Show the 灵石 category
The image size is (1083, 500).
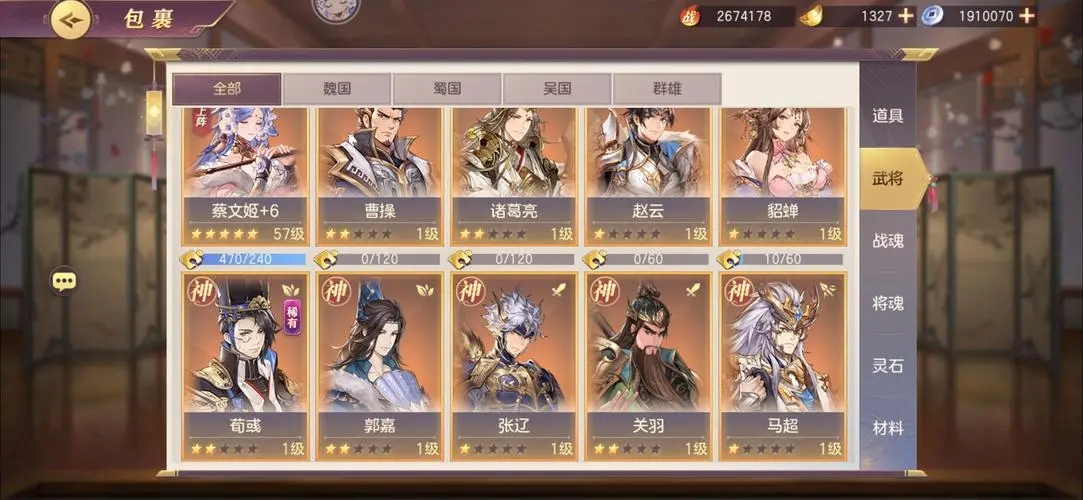point(888,366)
